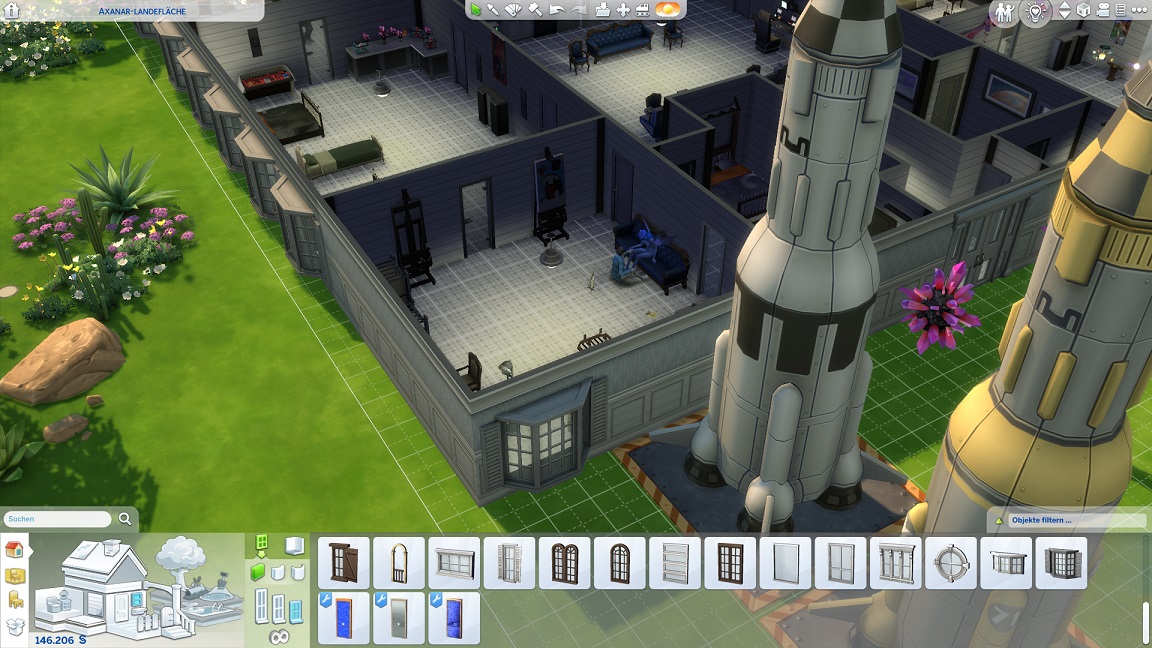Open the household management icon
Image resolution: width=1152 pixels, height=648 pixels.
[x=1006, y=11]
